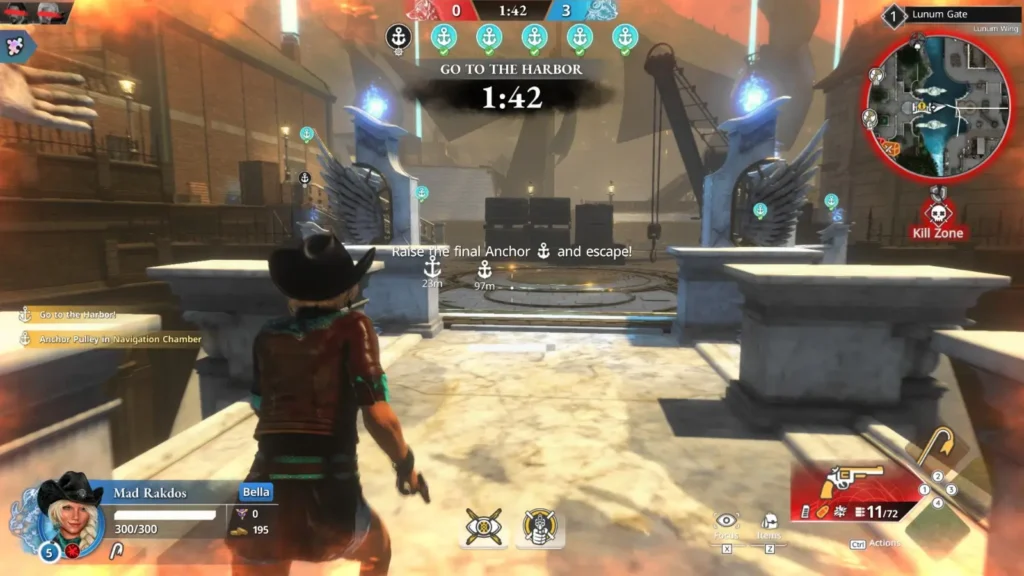Image resolution: width=1024 pixels, height=576 pixels.
Task: Select the revolver weapon panel
Action: coord(853,492)
